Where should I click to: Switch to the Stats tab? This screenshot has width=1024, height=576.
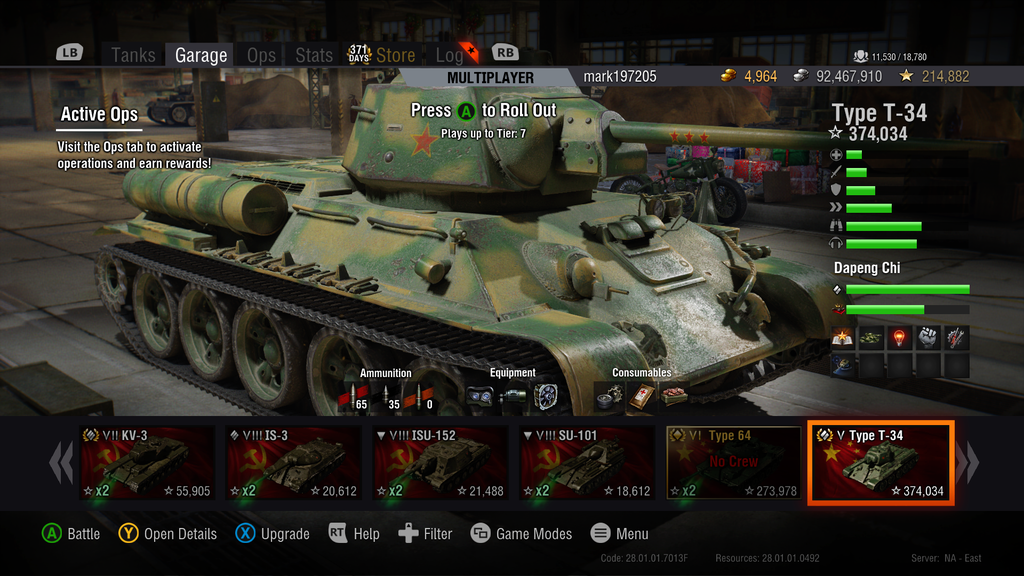(314, 56)
